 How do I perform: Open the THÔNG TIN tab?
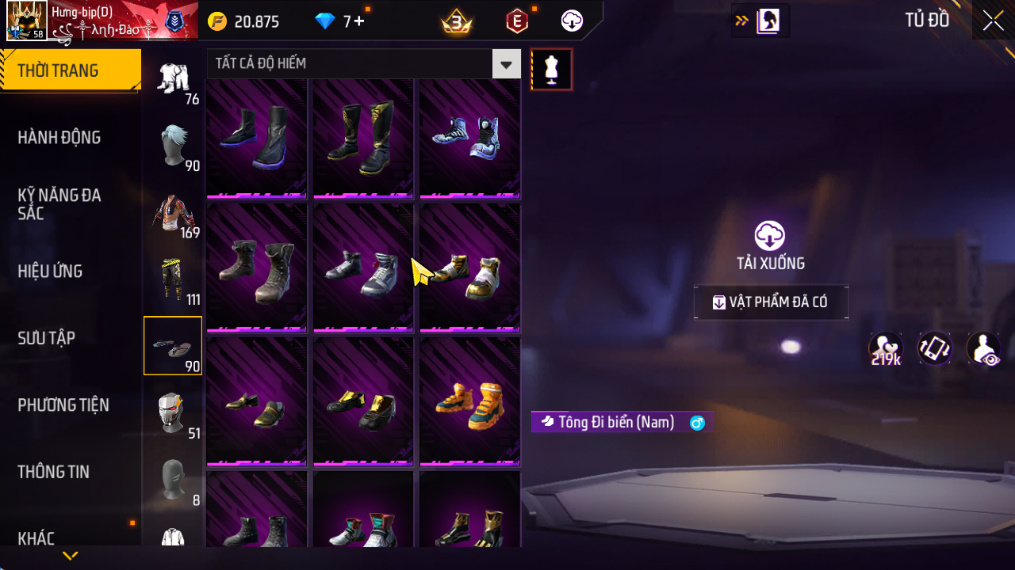pyautogui.click(x=54, y=472)
